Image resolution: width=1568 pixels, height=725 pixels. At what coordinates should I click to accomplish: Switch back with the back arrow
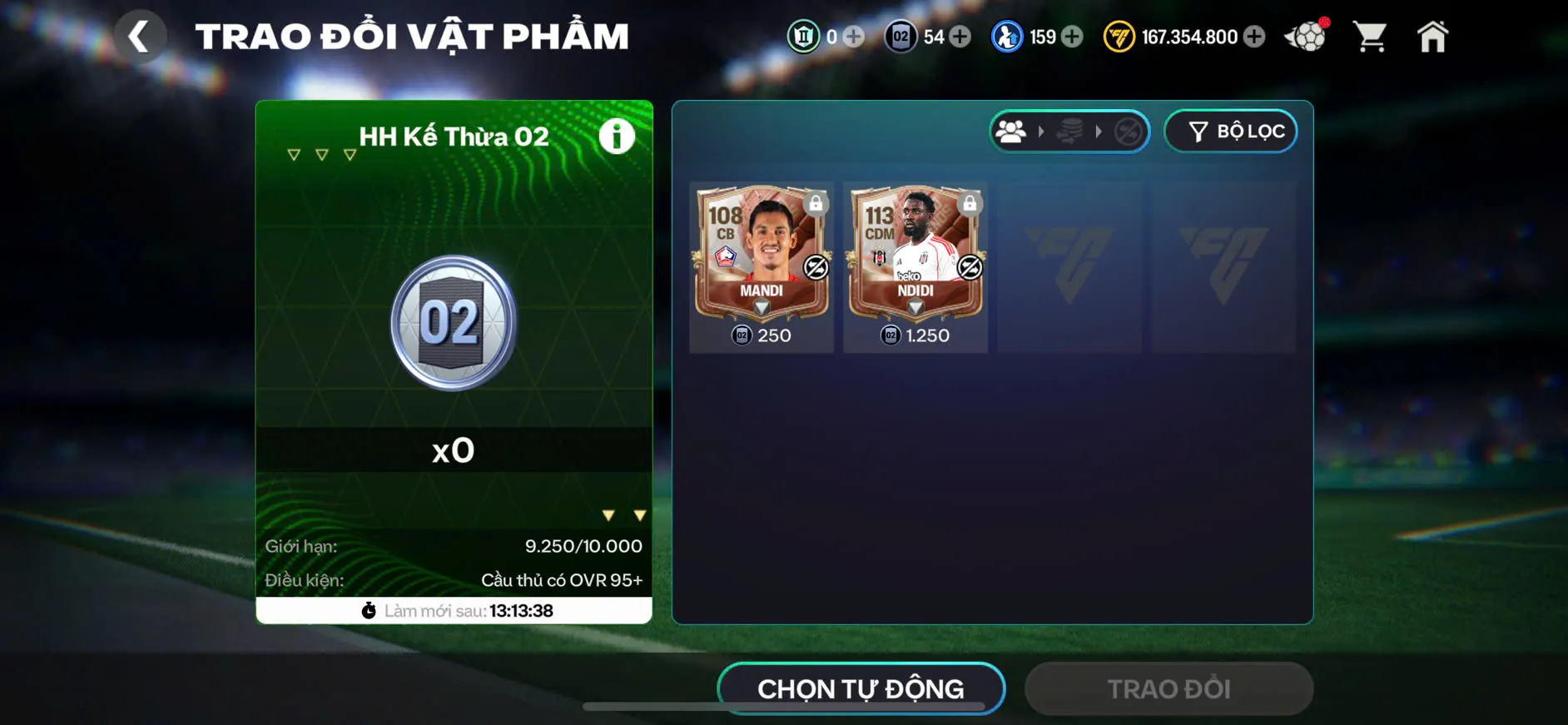[x=140, y=36]
